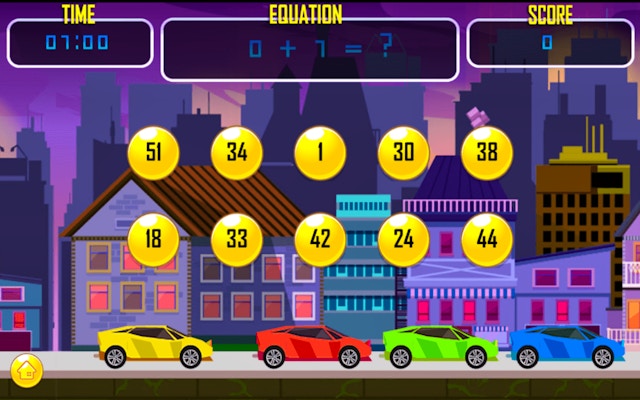640x400 pixels.
Task: Click the yellow ball showing 18
Action: pos(154,240)
